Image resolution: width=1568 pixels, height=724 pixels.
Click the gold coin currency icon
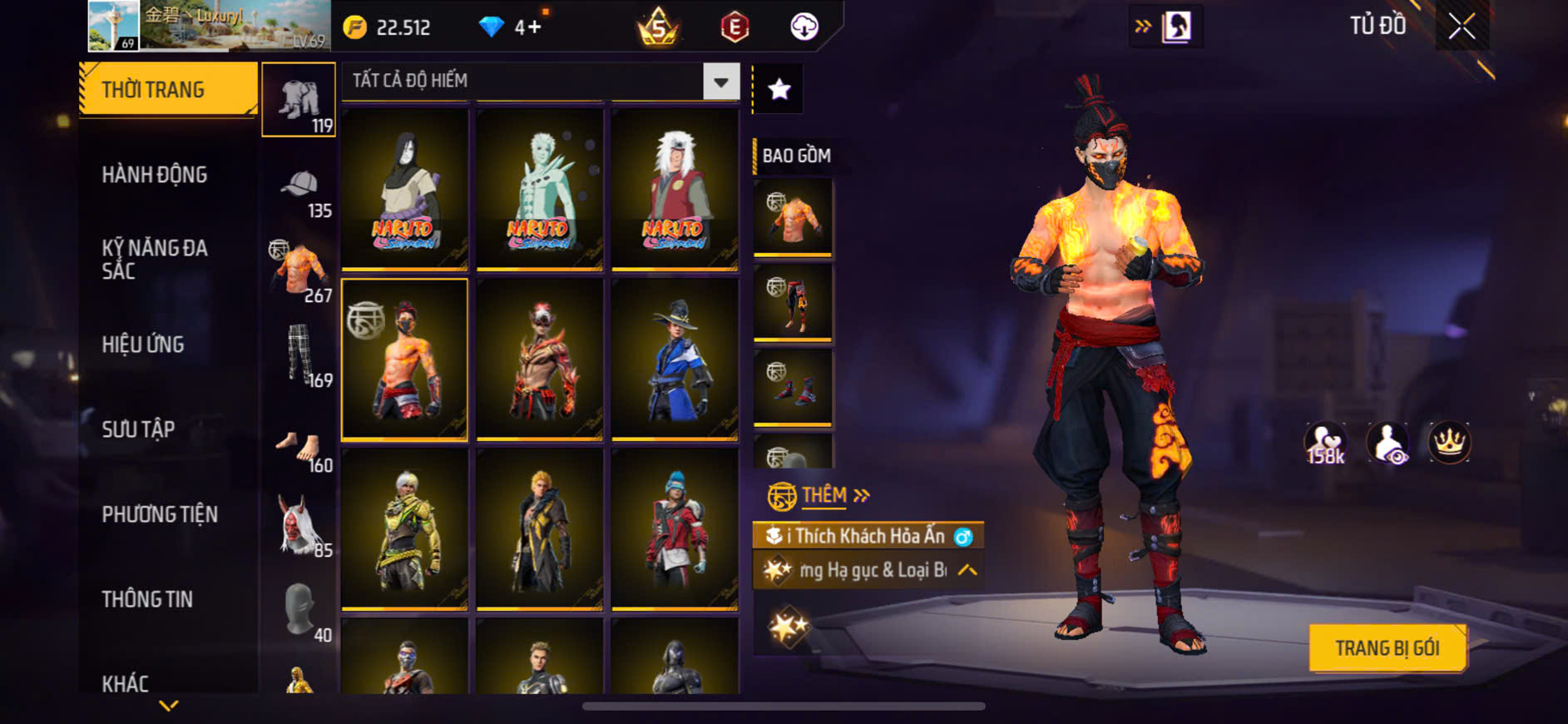tap(355, 27)
